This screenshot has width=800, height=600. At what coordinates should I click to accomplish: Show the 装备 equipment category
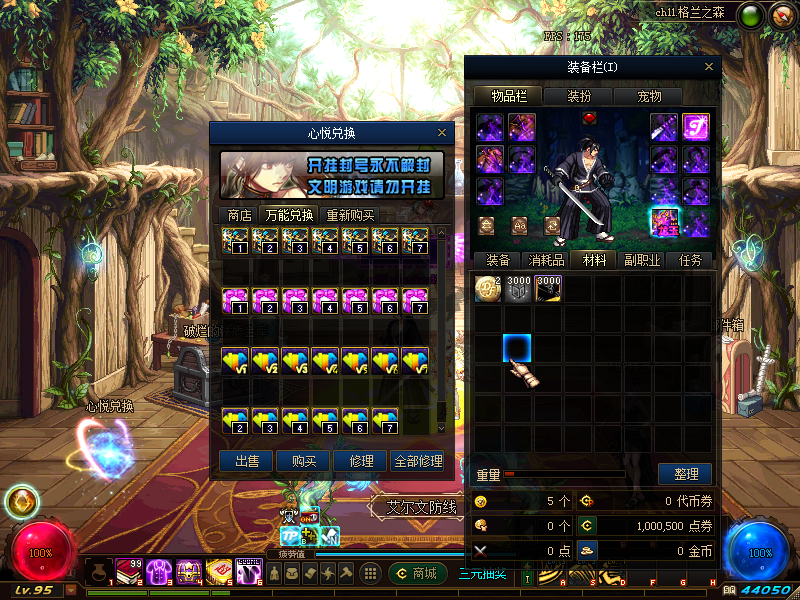coord(497,260)
